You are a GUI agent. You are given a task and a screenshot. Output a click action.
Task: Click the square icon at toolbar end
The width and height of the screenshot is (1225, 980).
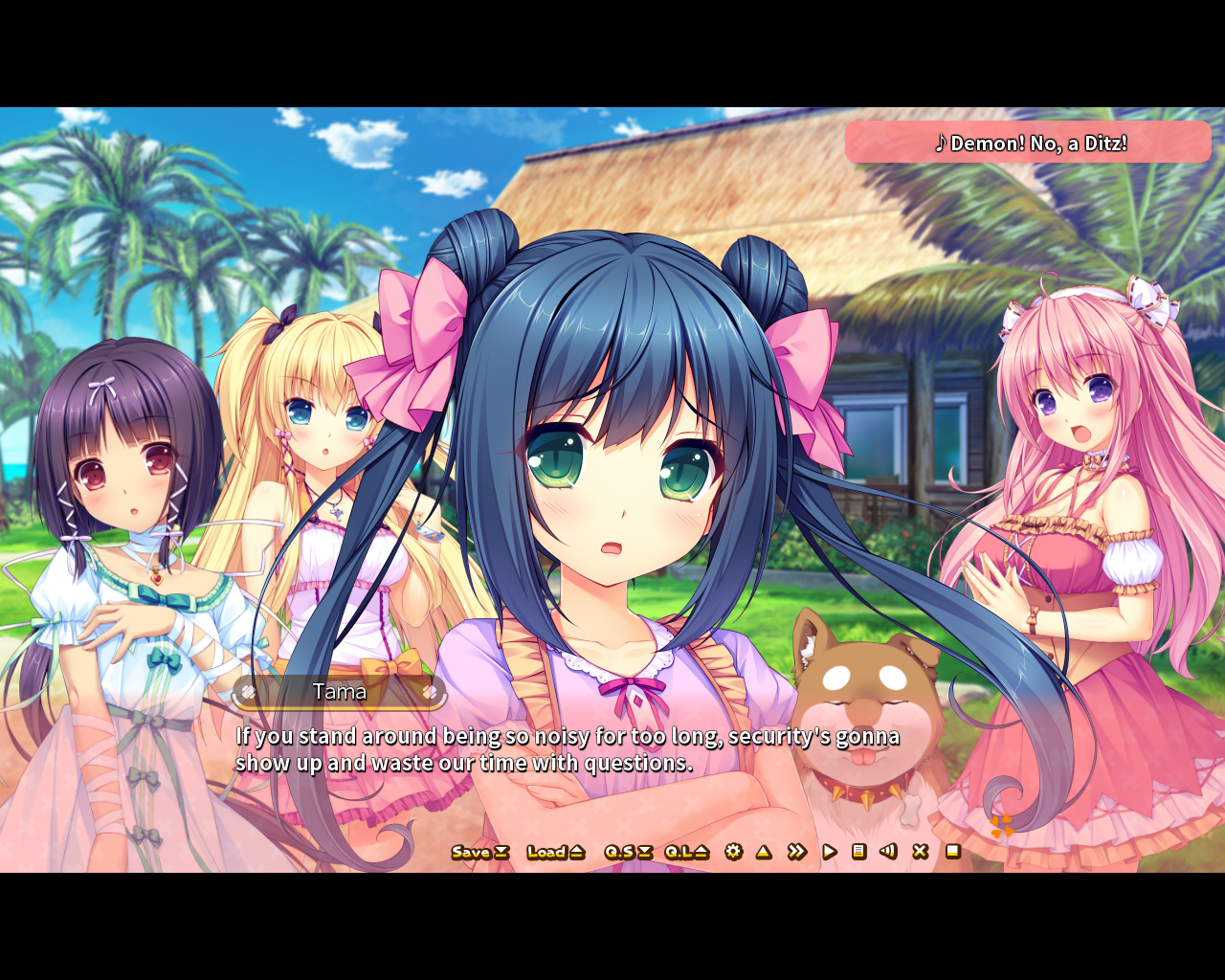pos(952,851)
